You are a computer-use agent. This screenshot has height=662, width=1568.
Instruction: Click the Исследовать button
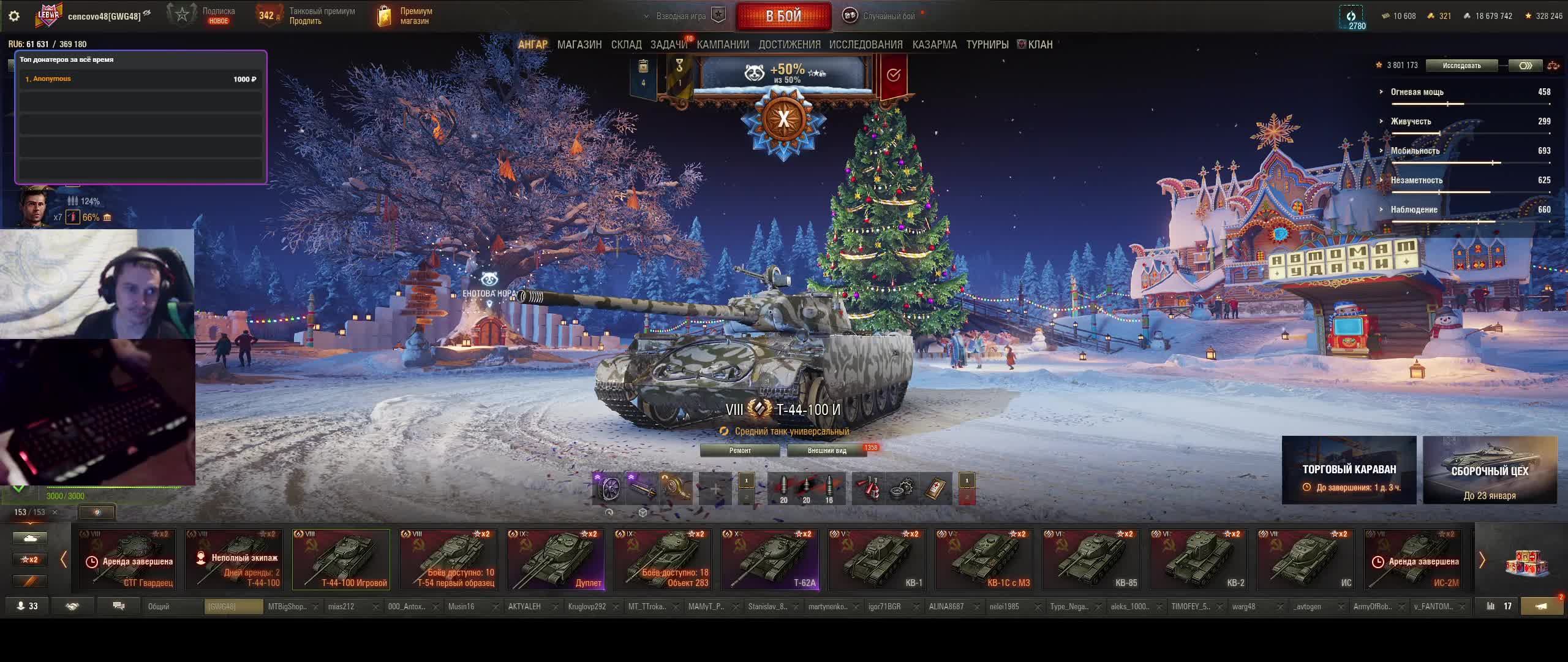1461,66
